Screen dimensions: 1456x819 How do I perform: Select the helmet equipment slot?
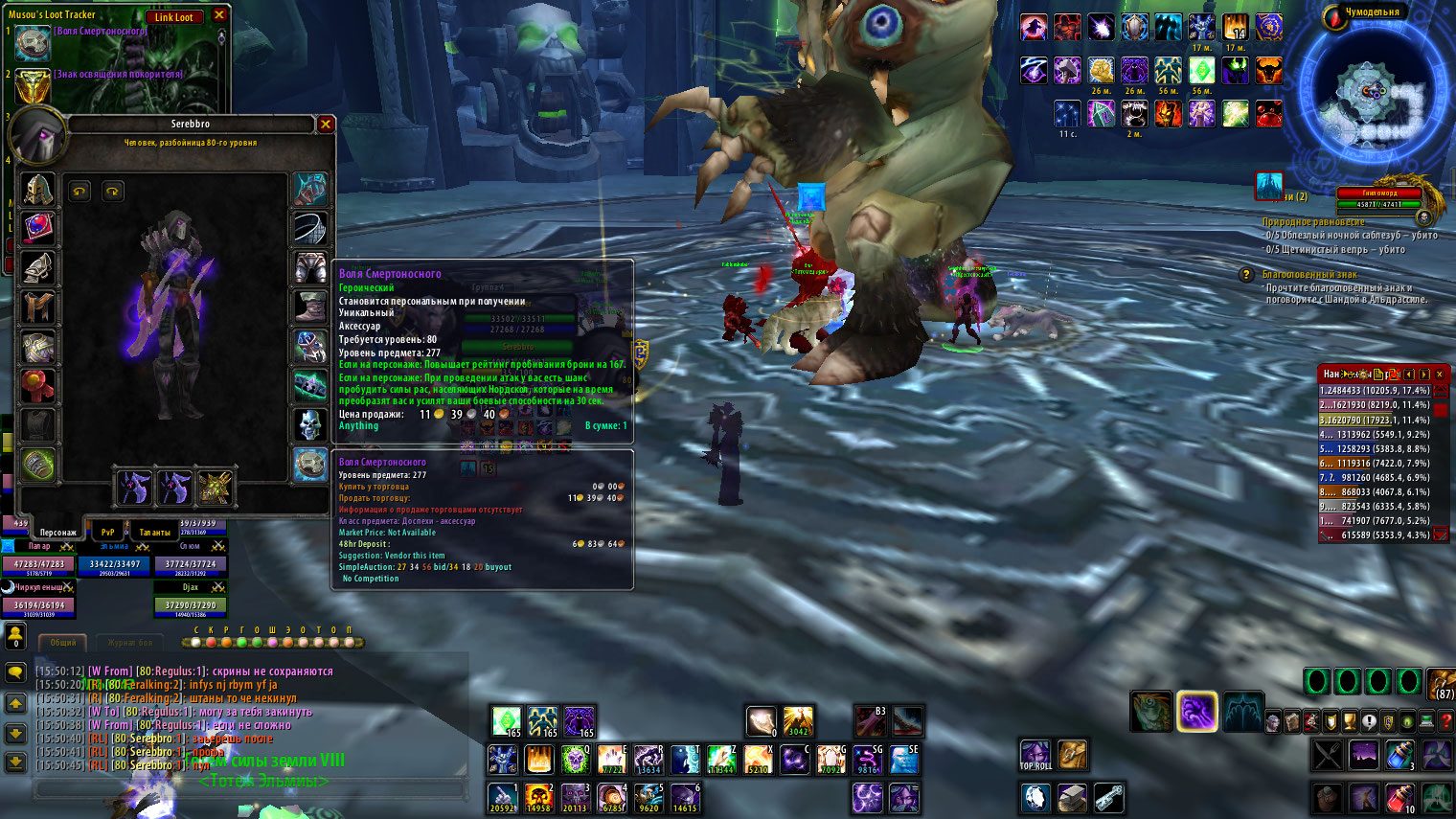click(38, 189)
